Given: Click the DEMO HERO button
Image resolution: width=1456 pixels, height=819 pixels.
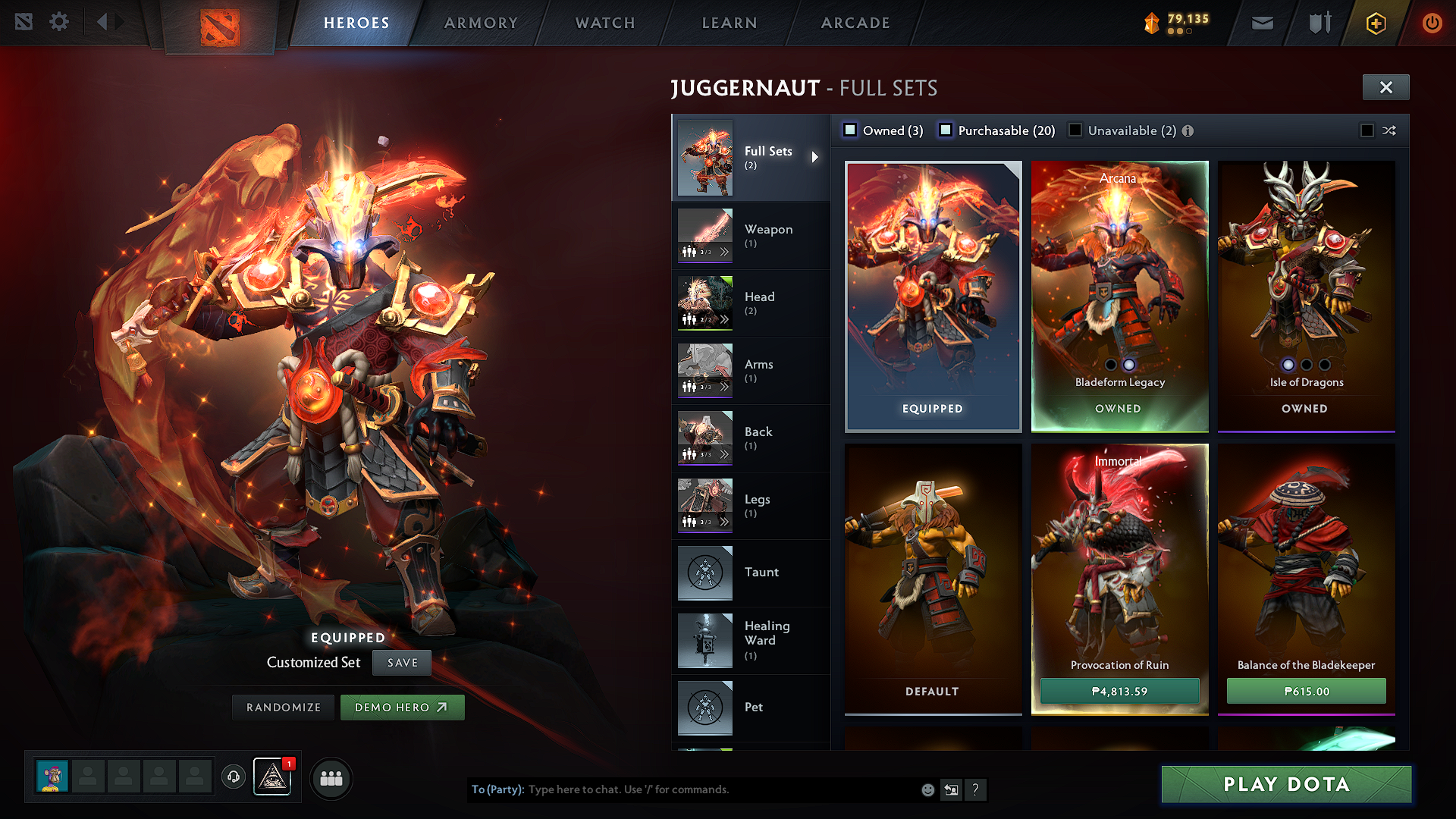Looking at the screenshot, I should [402, 707].
